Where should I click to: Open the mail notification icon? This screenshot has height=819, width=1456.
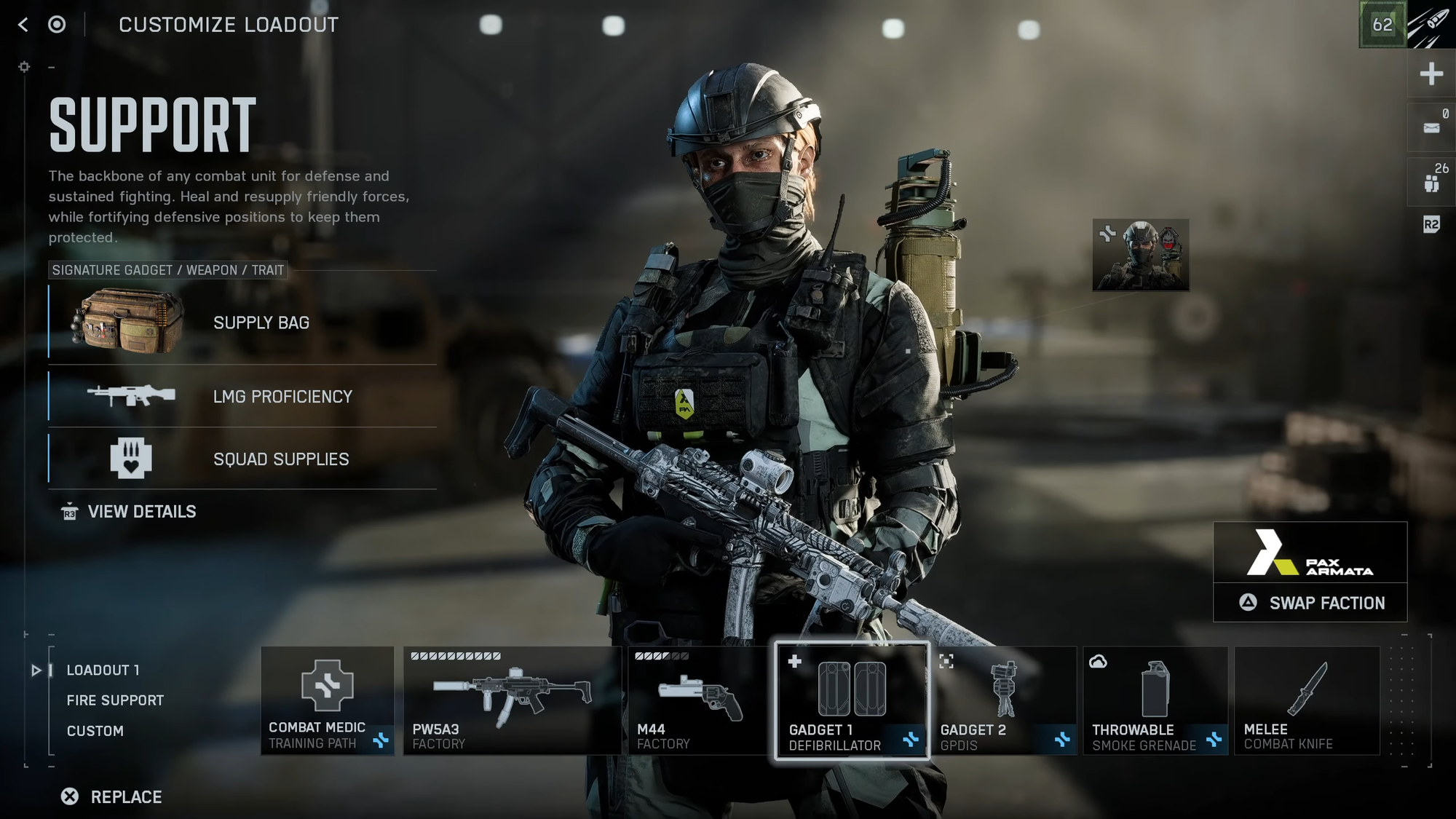click(1430, 127)
